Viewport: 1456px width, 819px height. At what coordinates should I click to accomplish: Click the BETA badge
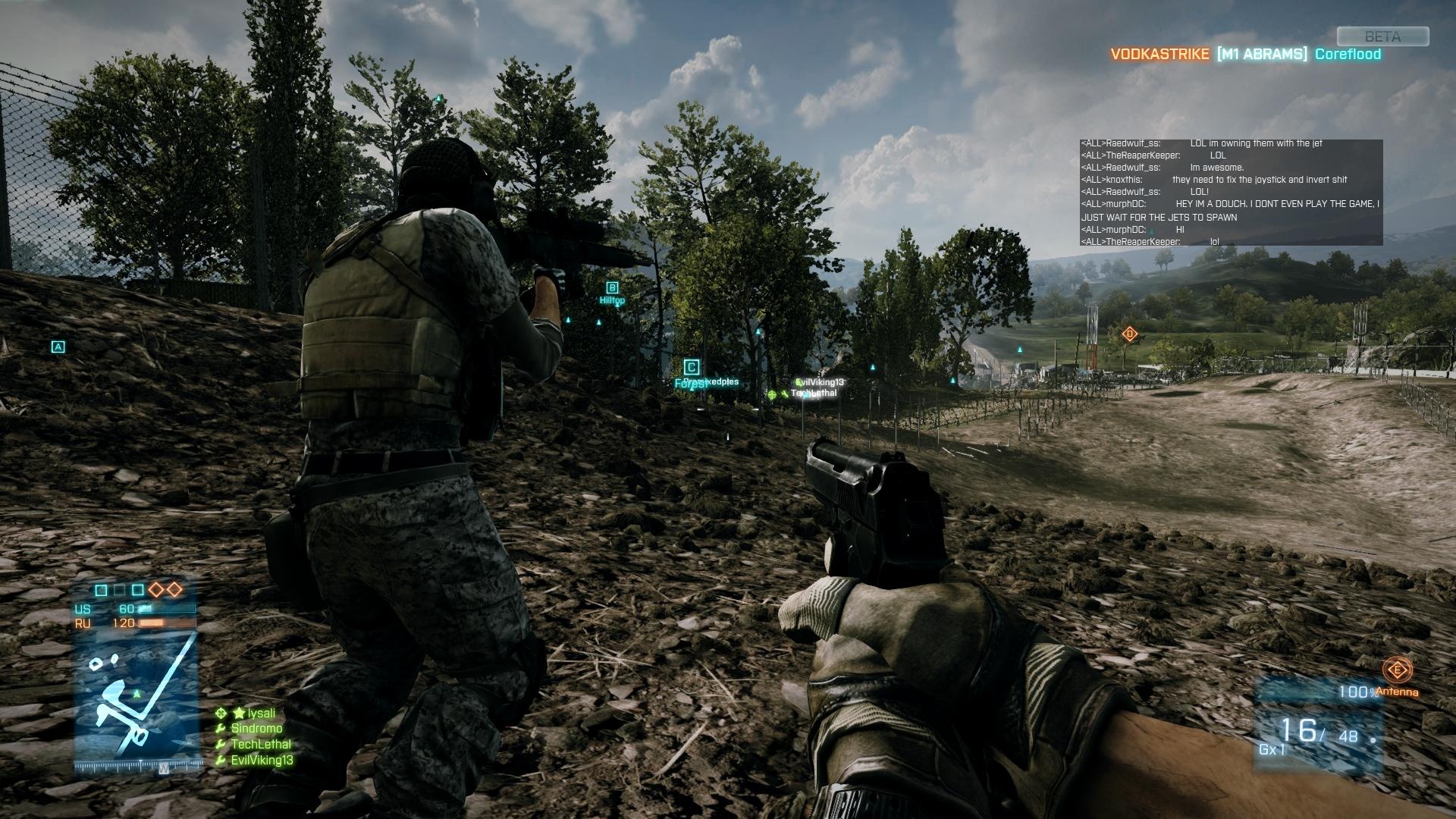tap(1382, 36)
